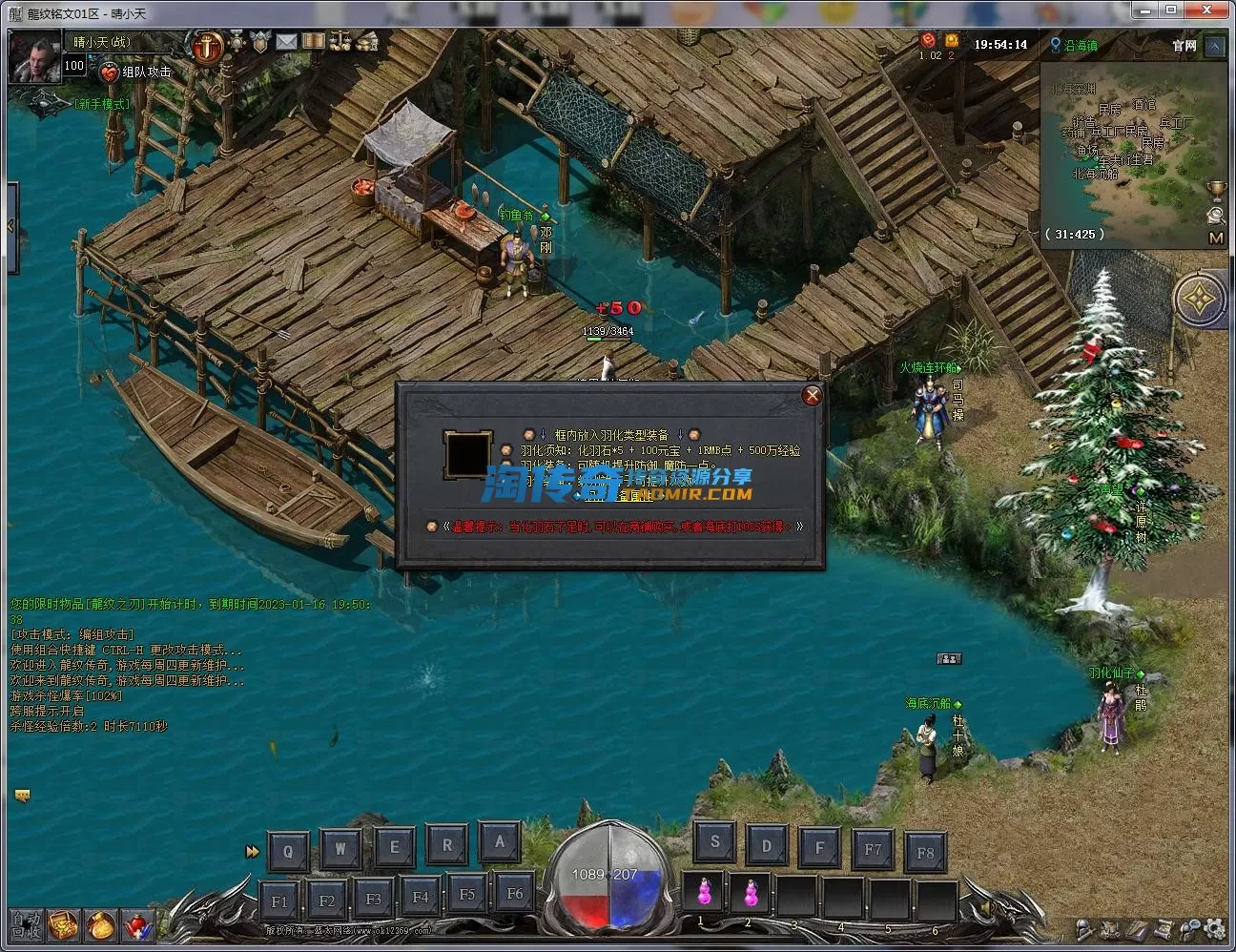
Task: Open the treasure chest icon at bottom left
Action: tap(63, 925)
